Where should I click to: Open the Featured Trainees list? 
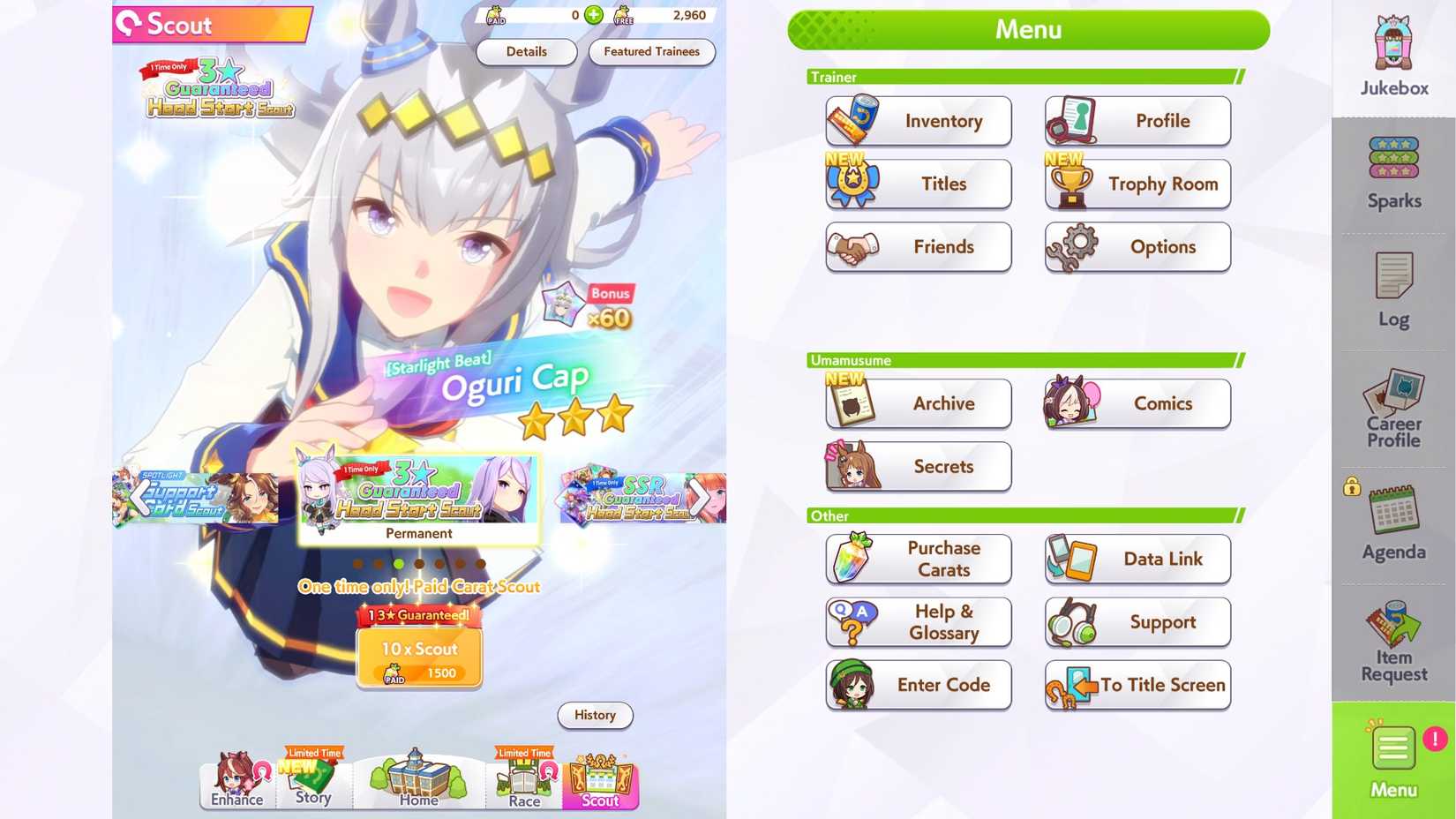[652, 52]
